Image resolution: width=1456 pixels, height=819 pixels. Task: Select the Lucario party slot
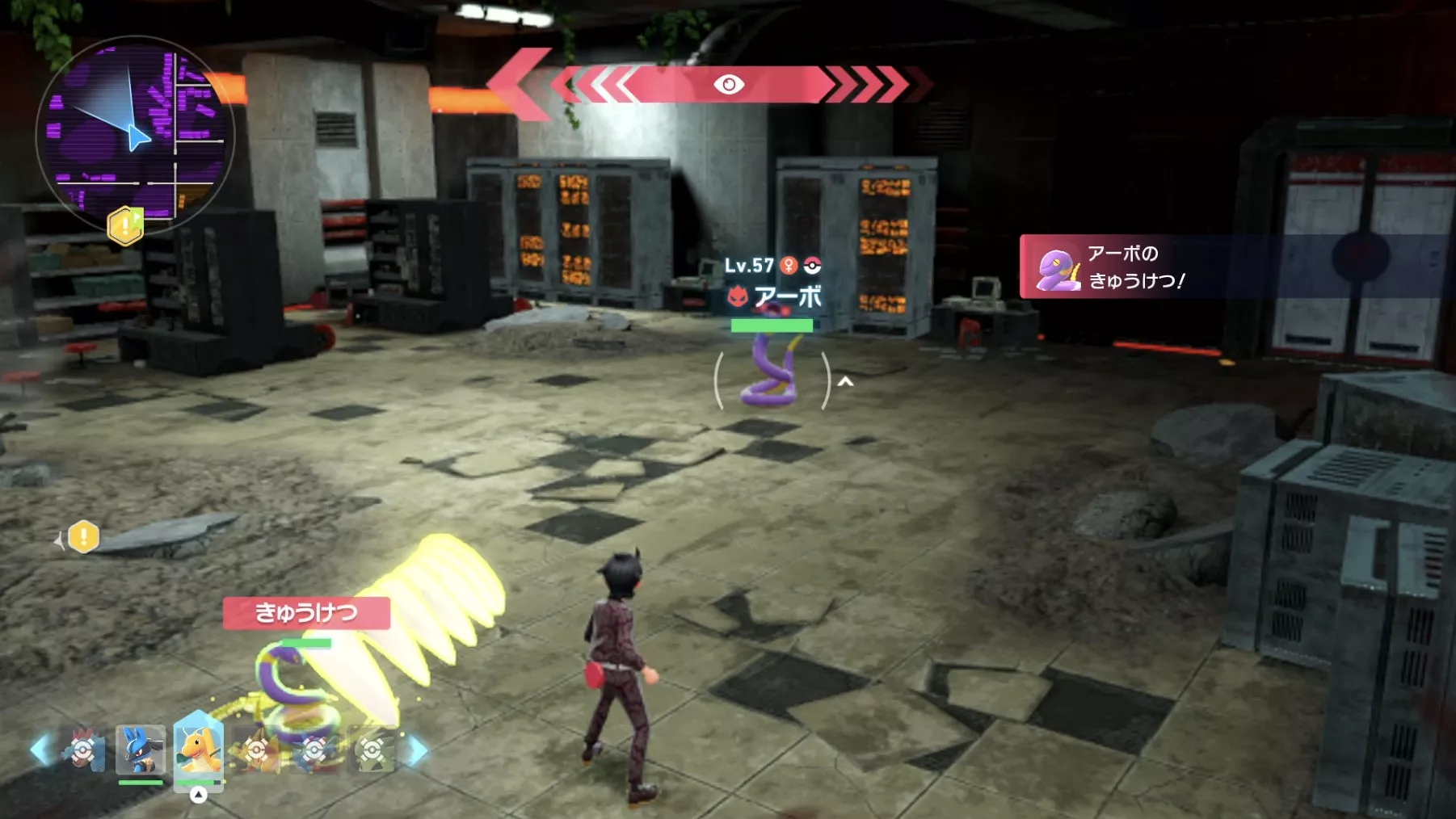pyautogui.click(x=141, y=750)
